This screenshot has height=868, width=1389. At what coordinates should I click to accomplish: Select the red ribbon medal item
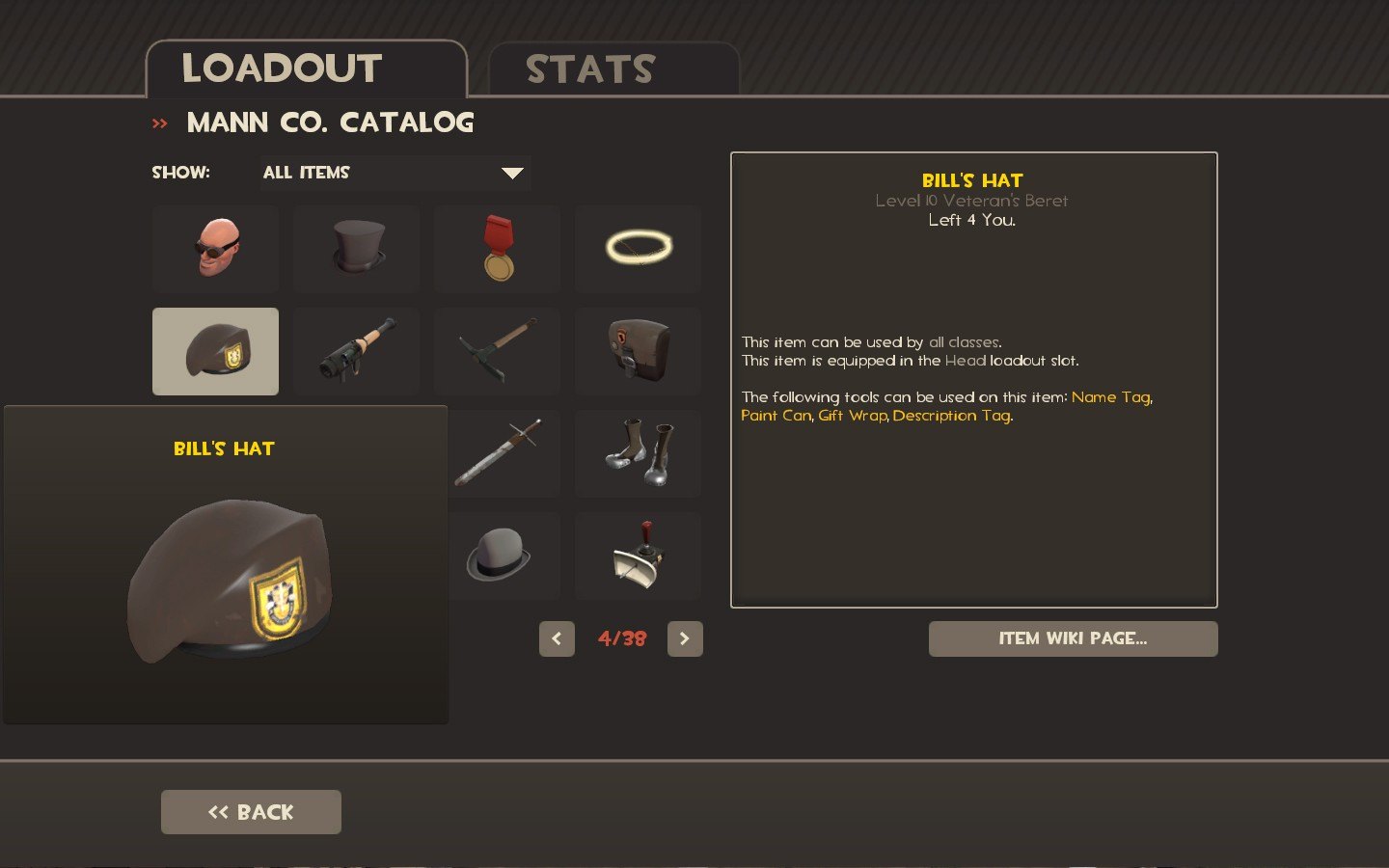point(497,248)
